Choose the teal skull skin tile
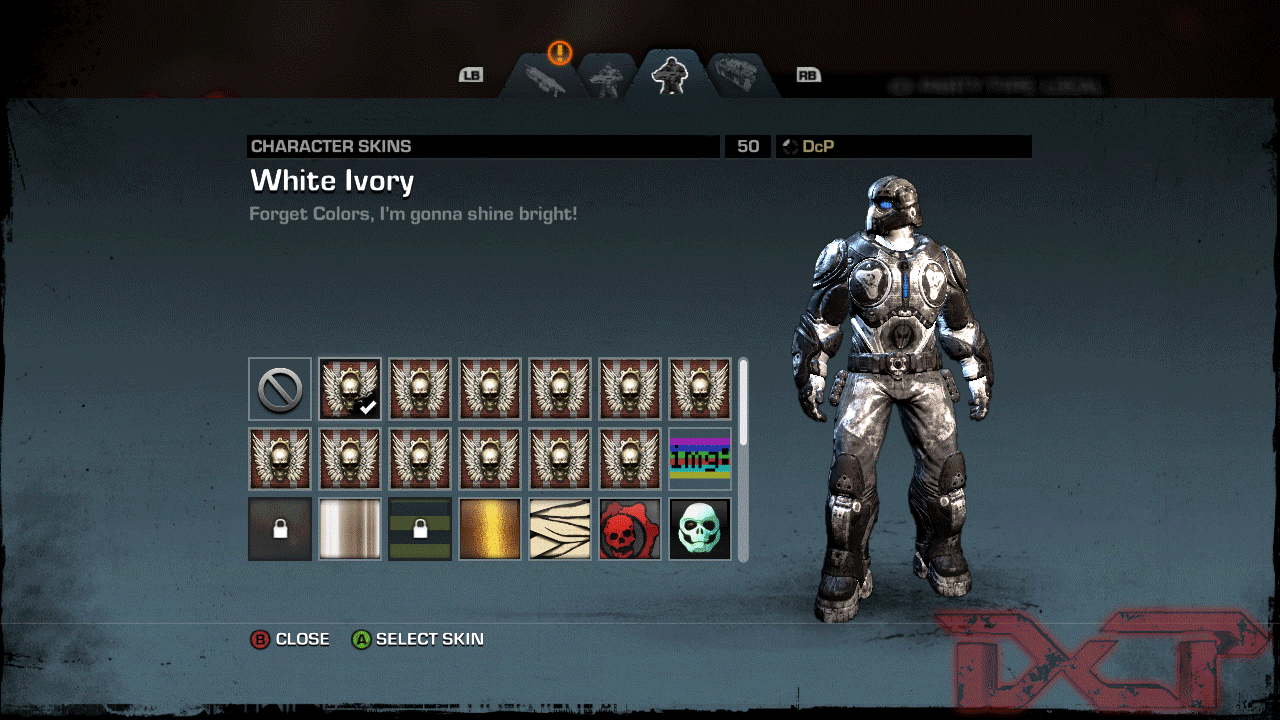 click(700, 529)
